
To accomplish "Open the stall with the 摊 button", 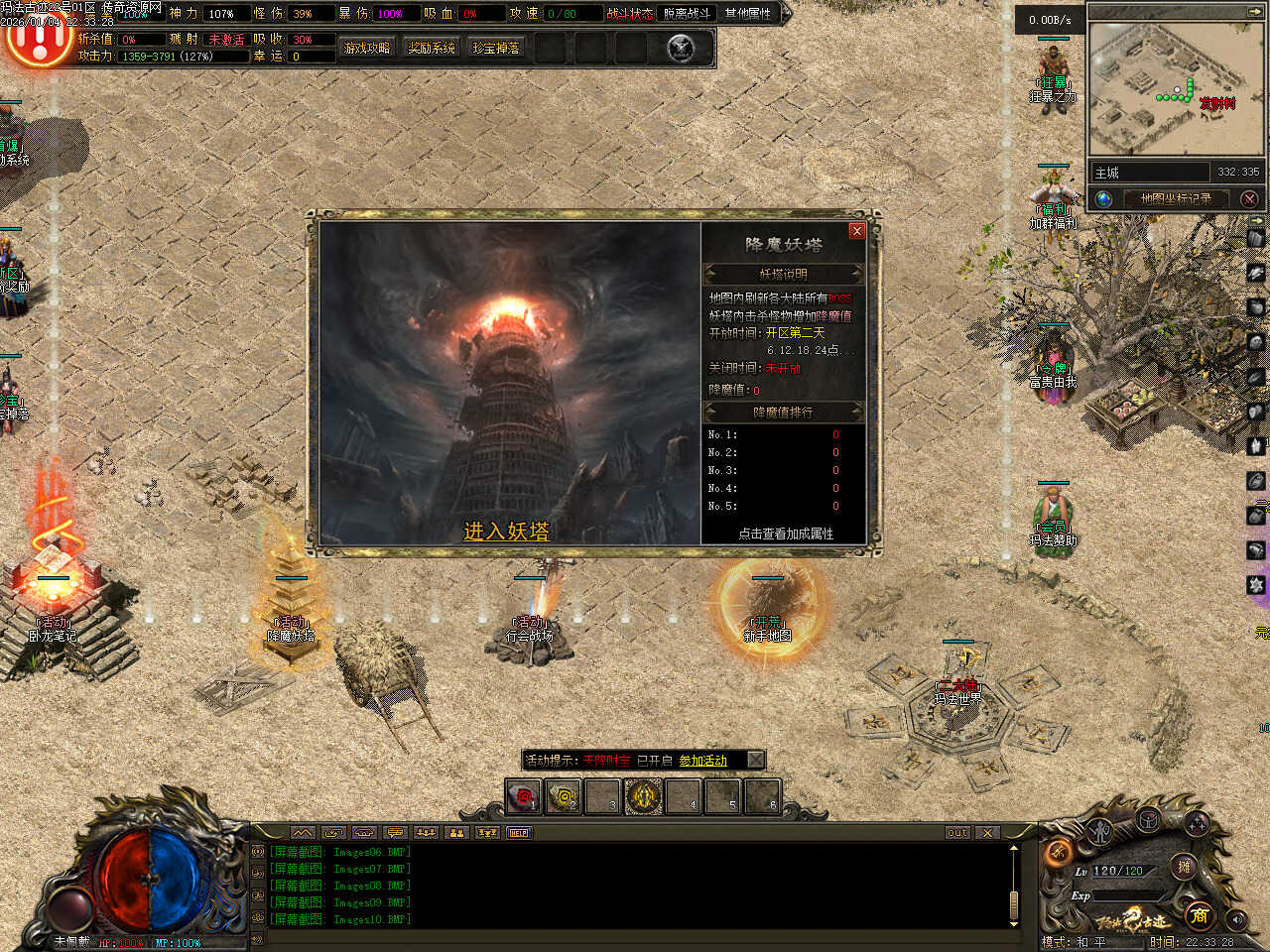I will tap(1184, 867).
